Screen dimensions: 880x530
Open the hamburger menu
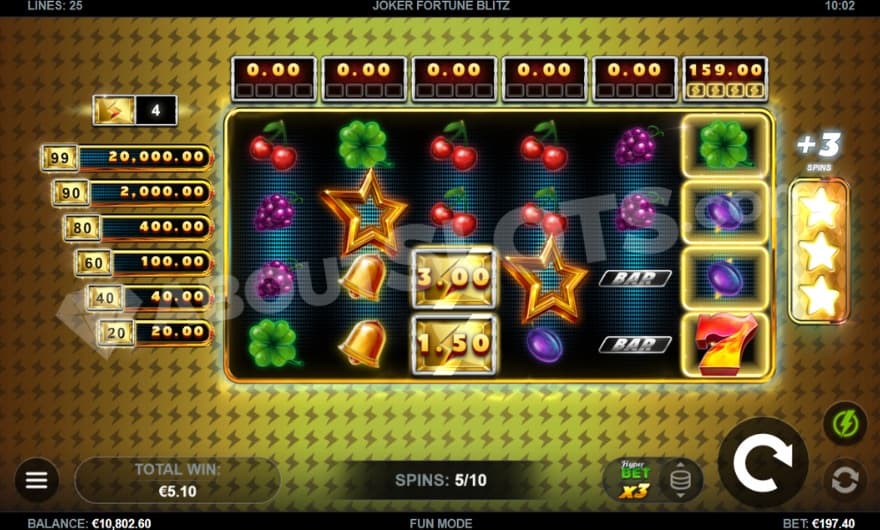[37, 481]
